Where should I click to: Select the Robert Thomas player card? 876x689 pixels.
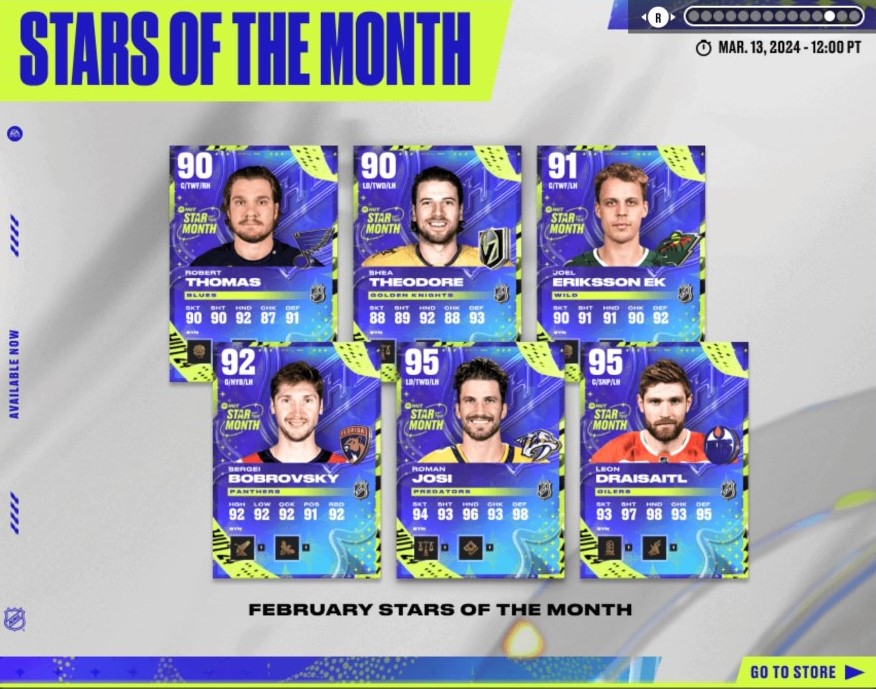pyautogui.click(x=253, y=240)
